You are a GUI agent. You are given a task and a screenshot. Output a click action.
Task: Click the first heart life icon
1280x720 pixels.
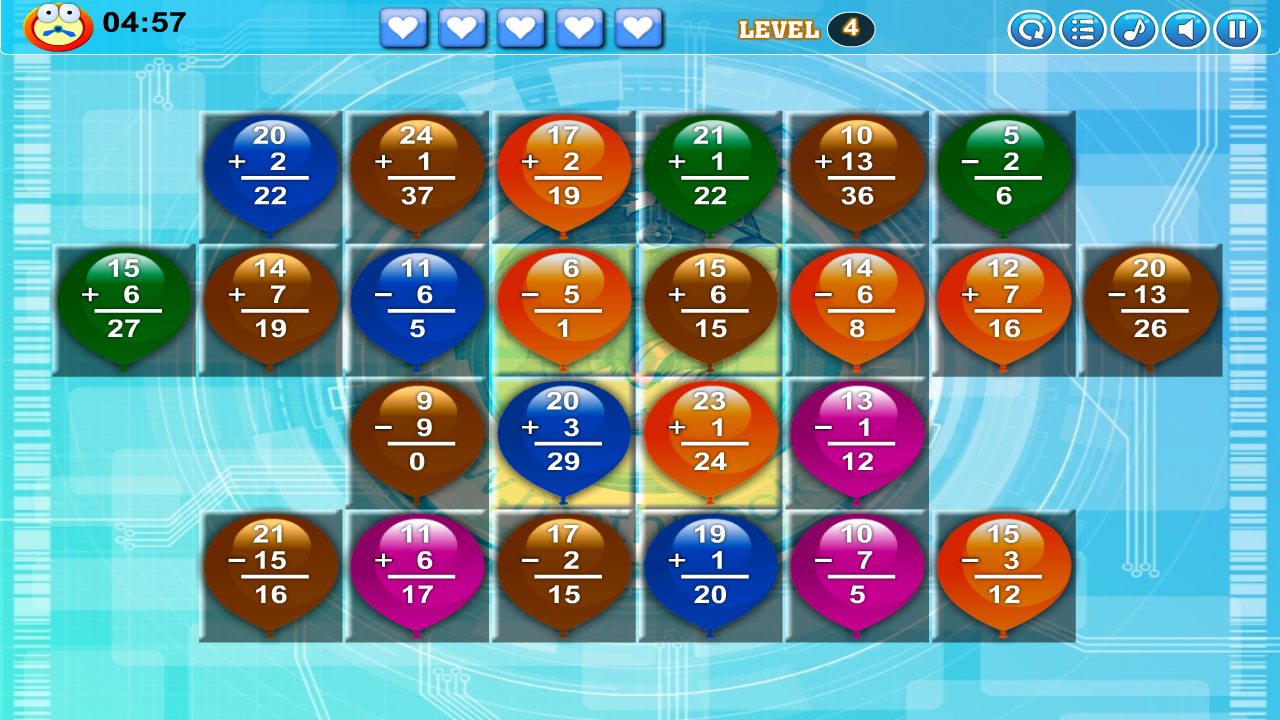[403, 28]
